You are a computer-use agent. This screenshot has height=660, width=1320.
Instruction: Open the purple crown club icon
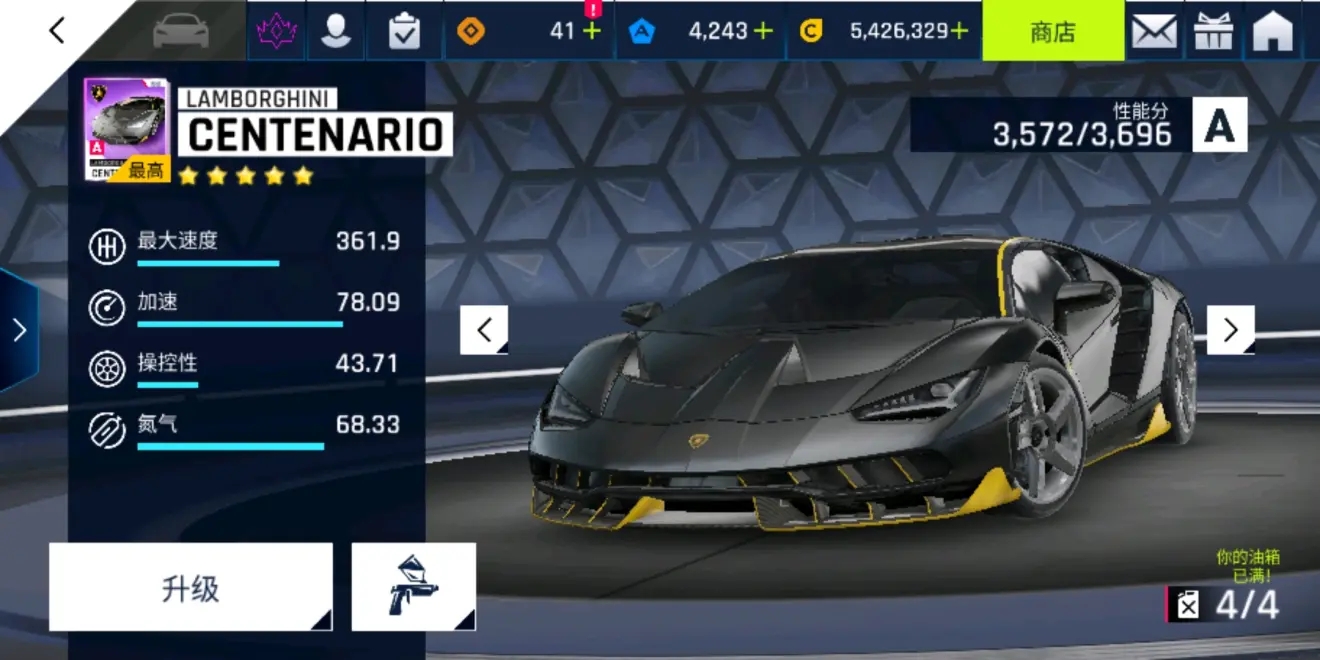click(277, 31)
